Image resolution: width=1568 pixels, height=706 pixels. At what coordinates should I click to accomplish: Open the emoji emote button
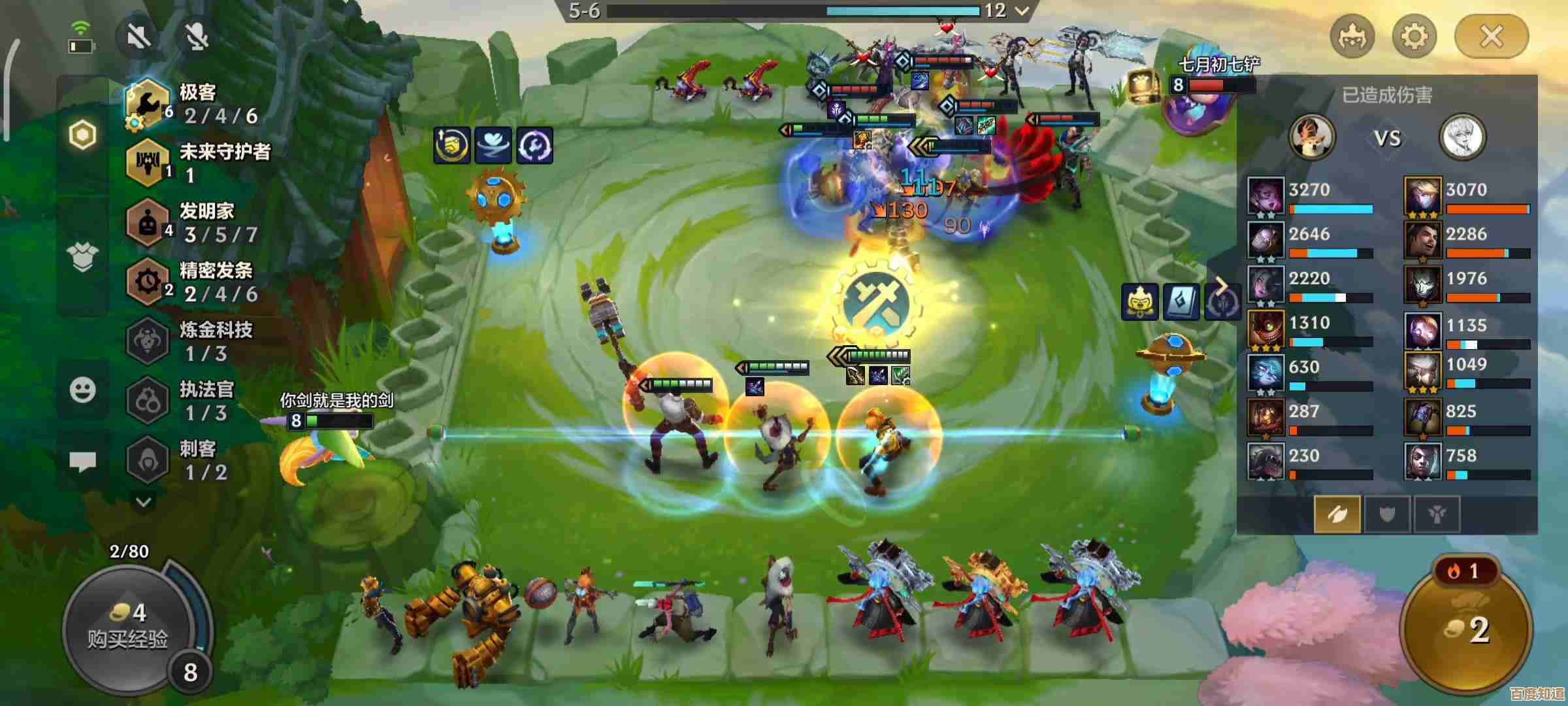(x=83, y=390)
